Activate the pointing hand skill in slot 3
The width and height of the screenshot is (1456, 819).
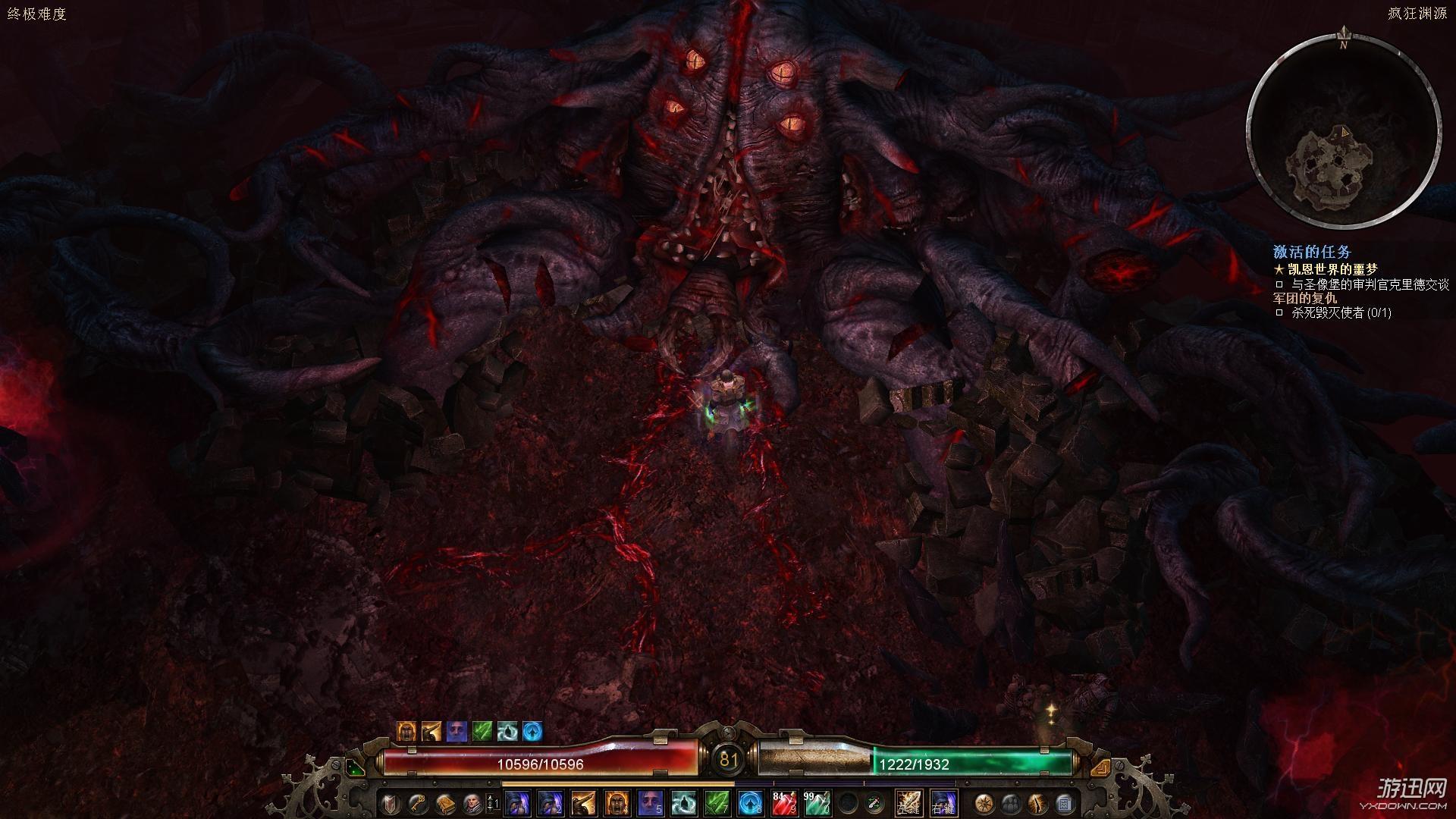583,803
